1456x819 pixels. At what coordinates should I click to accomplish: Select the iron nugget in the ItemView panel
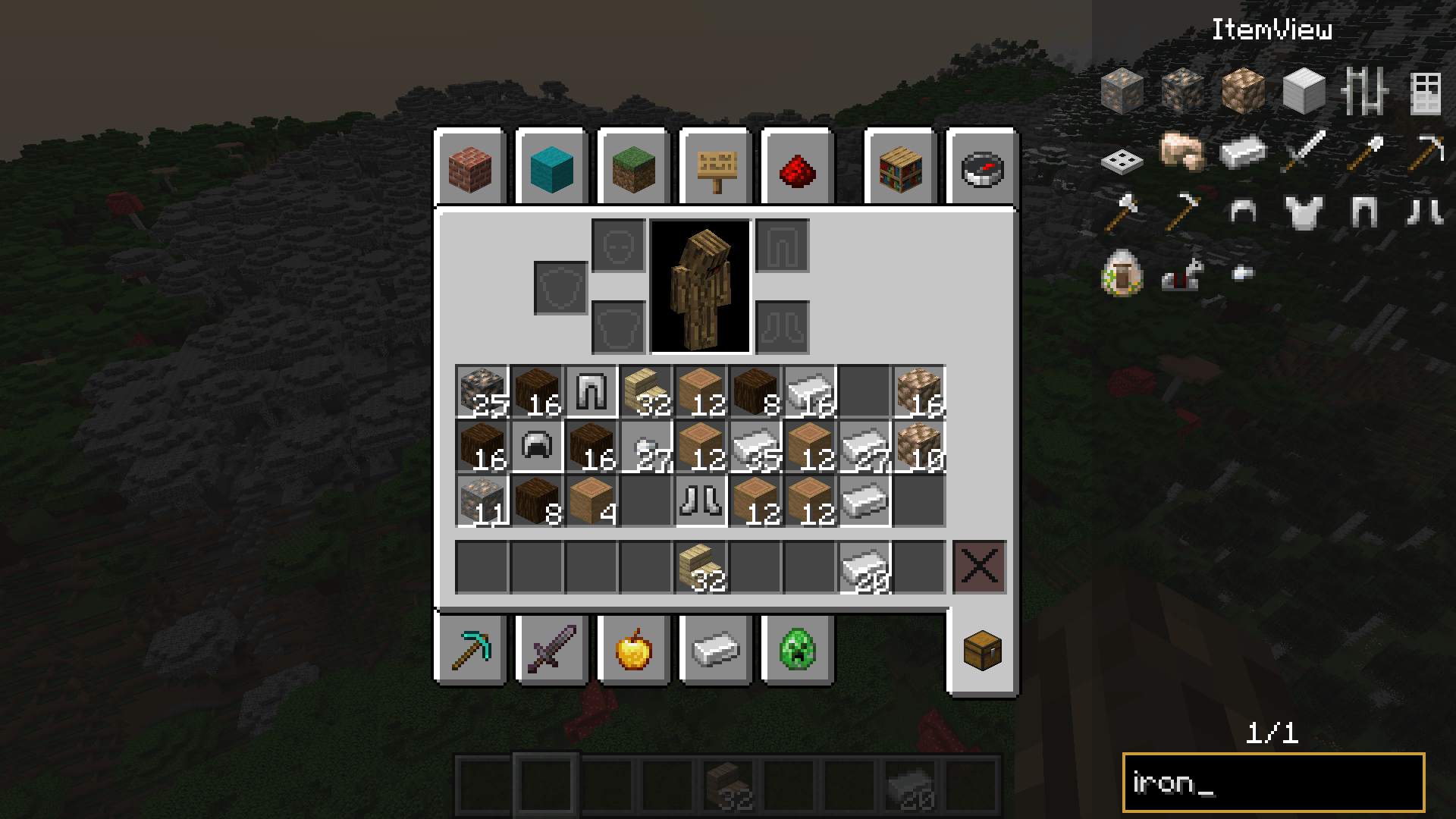click(1242, 275)
